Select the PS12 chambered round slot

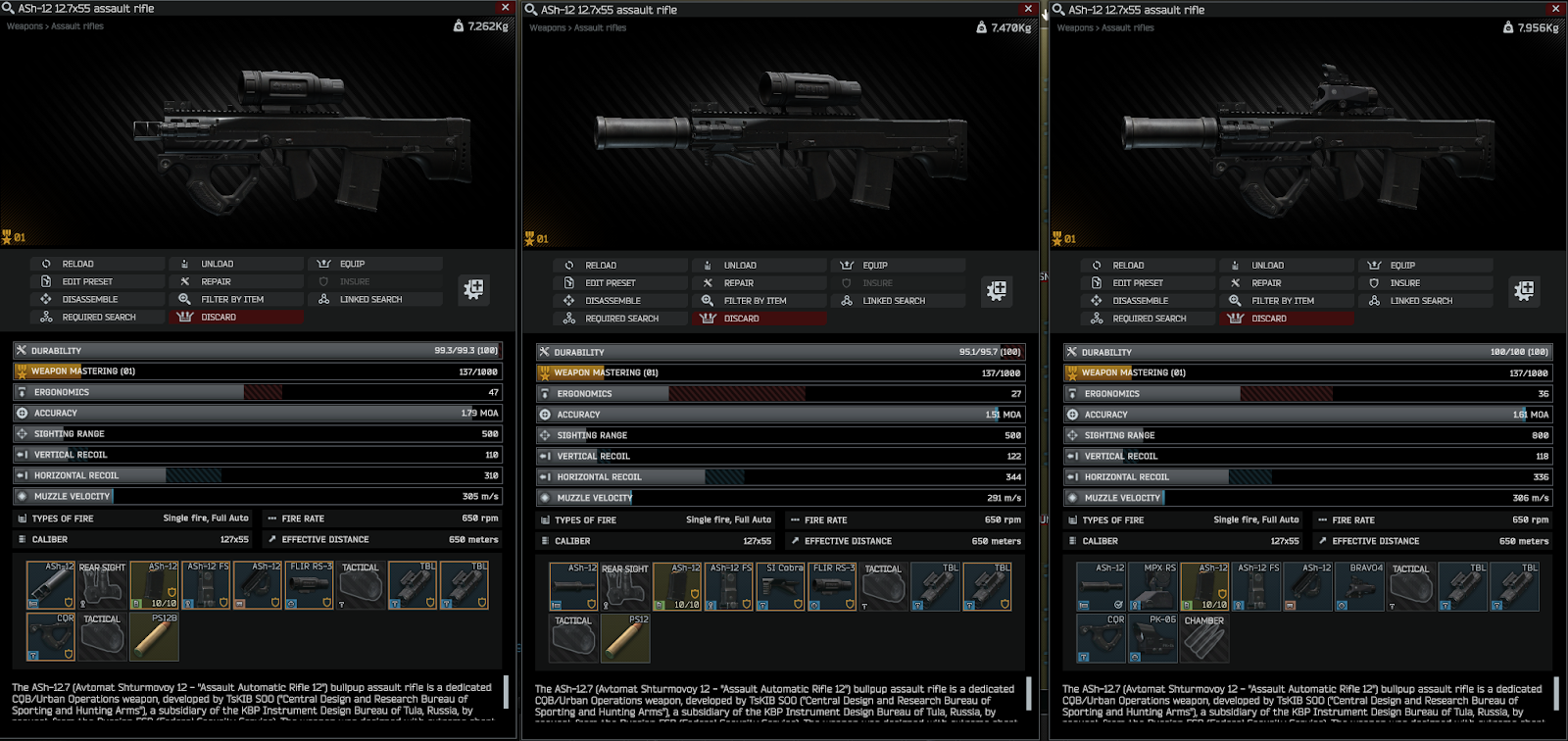pyautogui.click(x=625, y=638)
